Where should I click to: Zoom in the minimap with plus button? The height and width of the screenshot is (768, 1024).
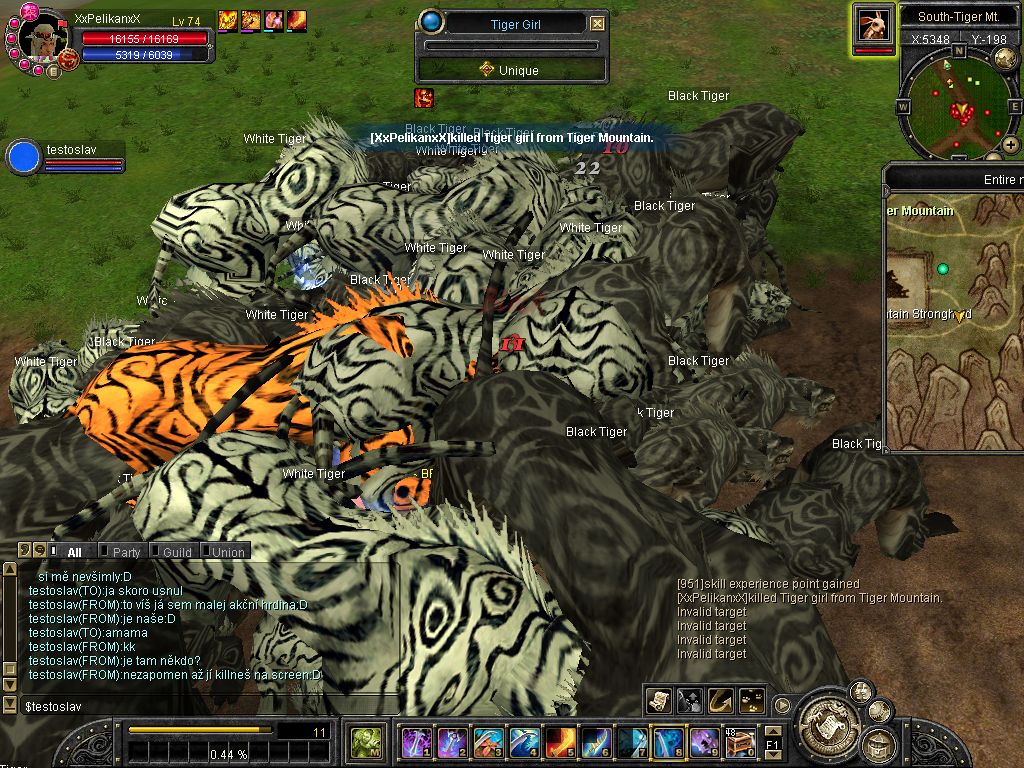tap(1011, 145)
